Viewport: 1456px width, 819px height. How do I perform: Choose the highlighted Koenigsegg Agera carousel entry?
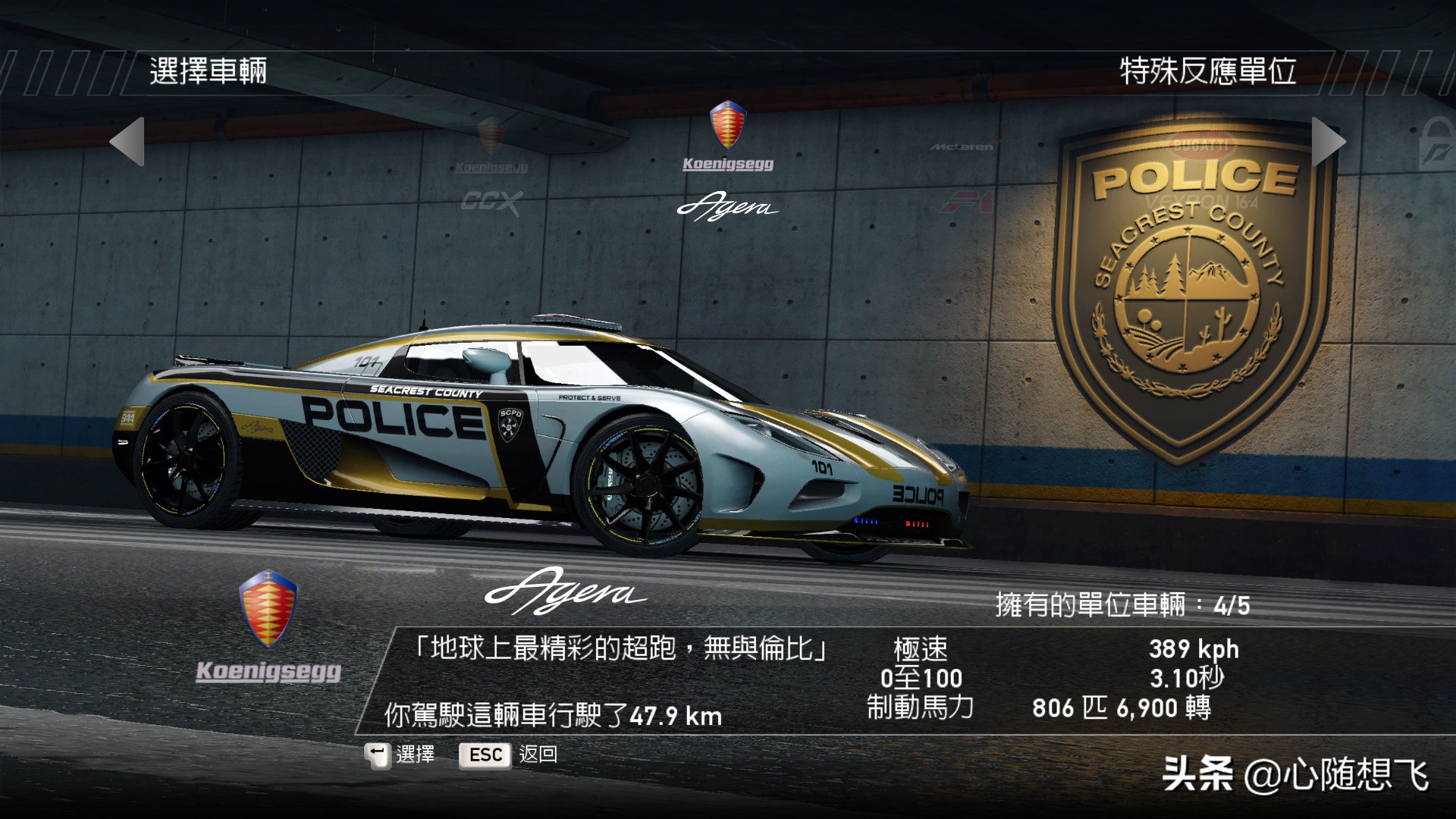[x=728, y=162]
